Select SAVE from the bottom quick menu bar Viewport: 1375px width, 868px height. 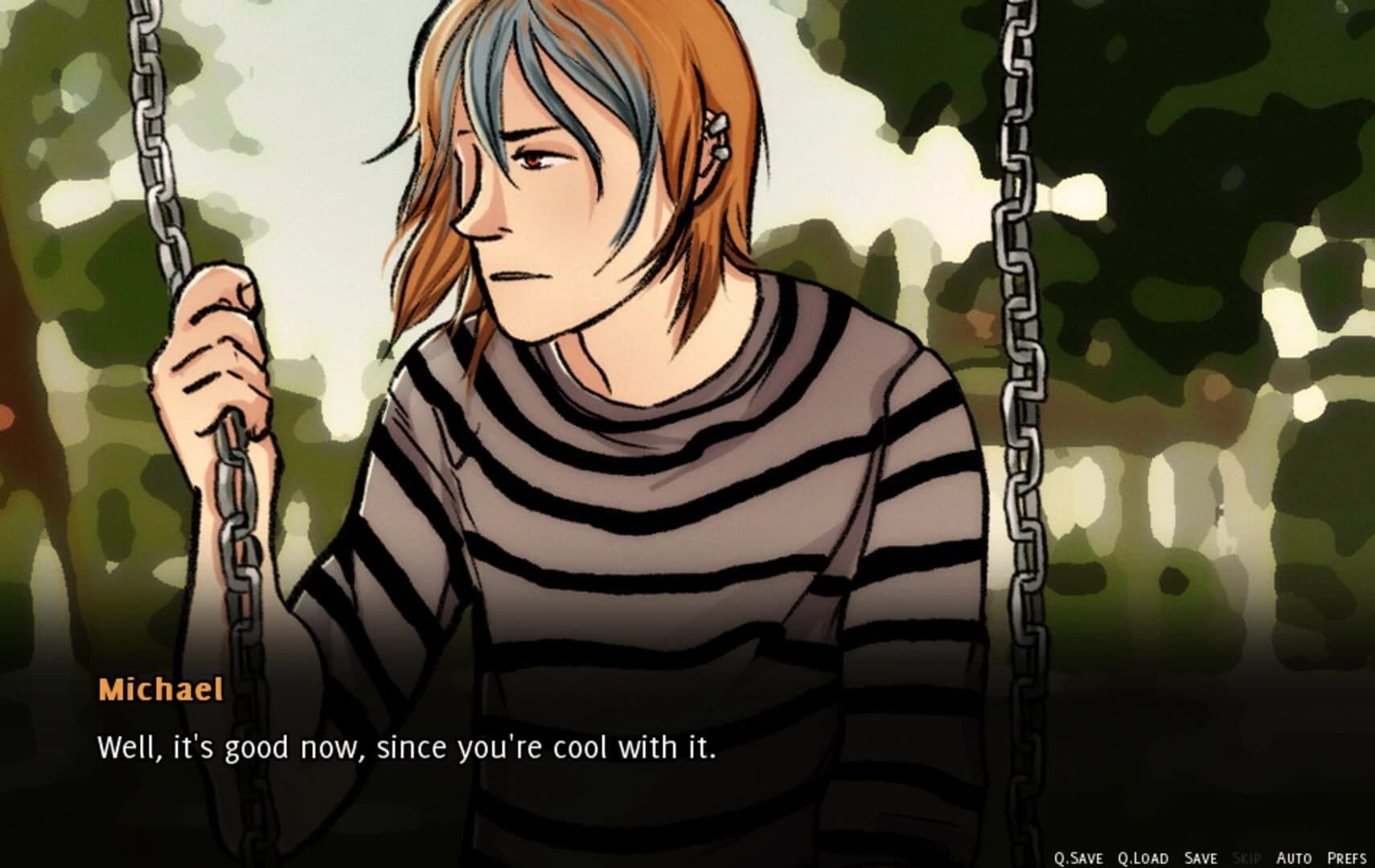(x=1202, y=857)
